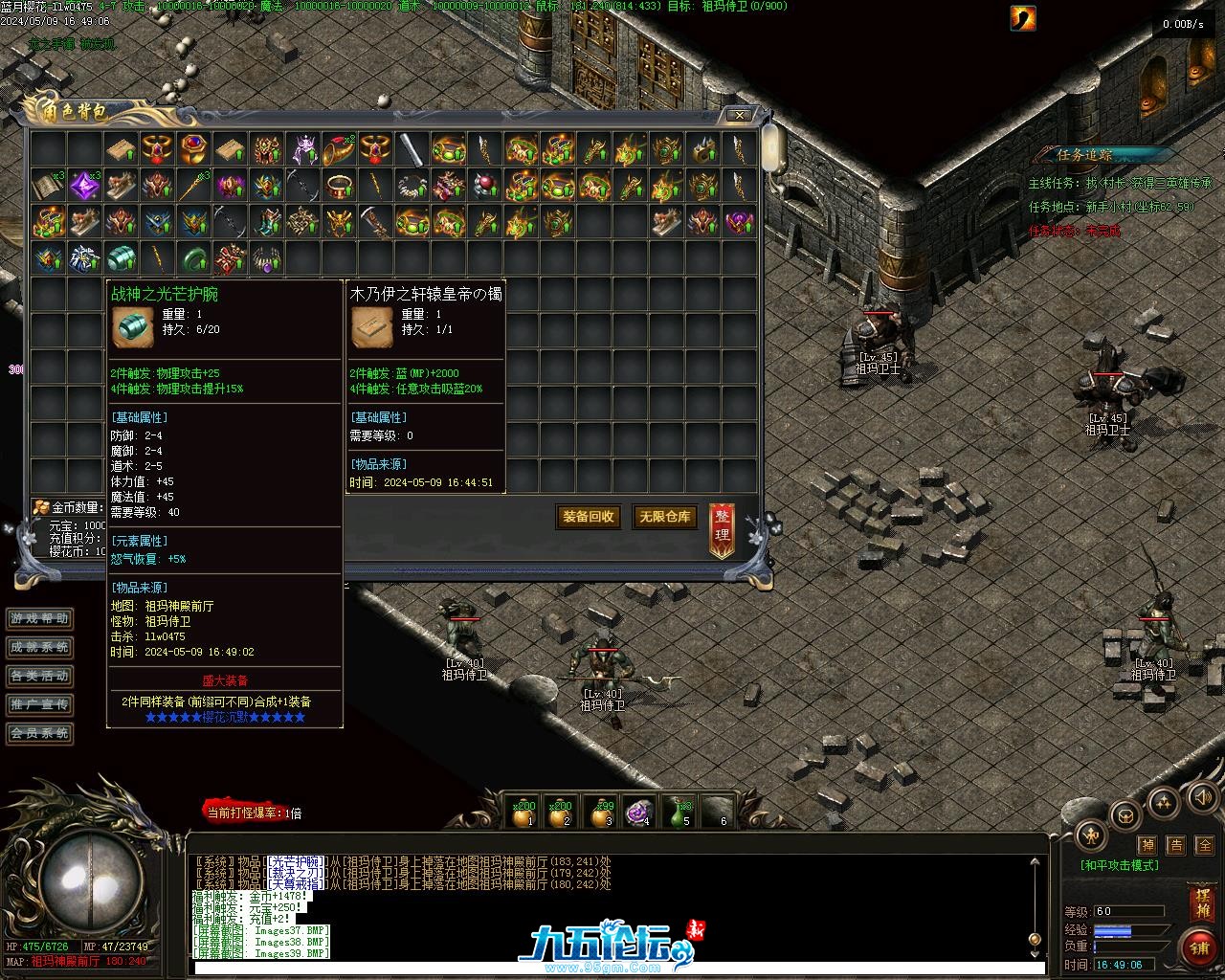Open the 摆摊 stall banner button
1225x980 pixels.
pyautogui.click(x=1201, y=902)
